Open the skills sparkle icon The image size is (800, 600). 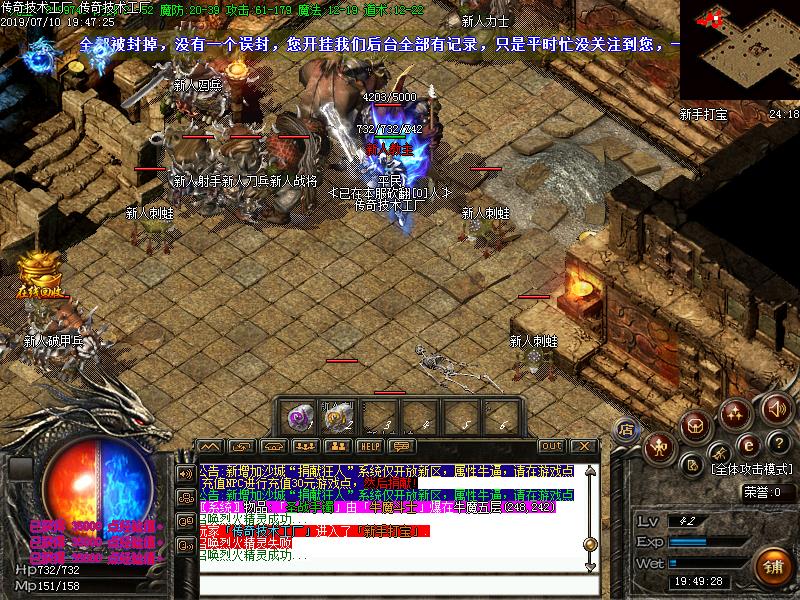(x=735, y=411)
